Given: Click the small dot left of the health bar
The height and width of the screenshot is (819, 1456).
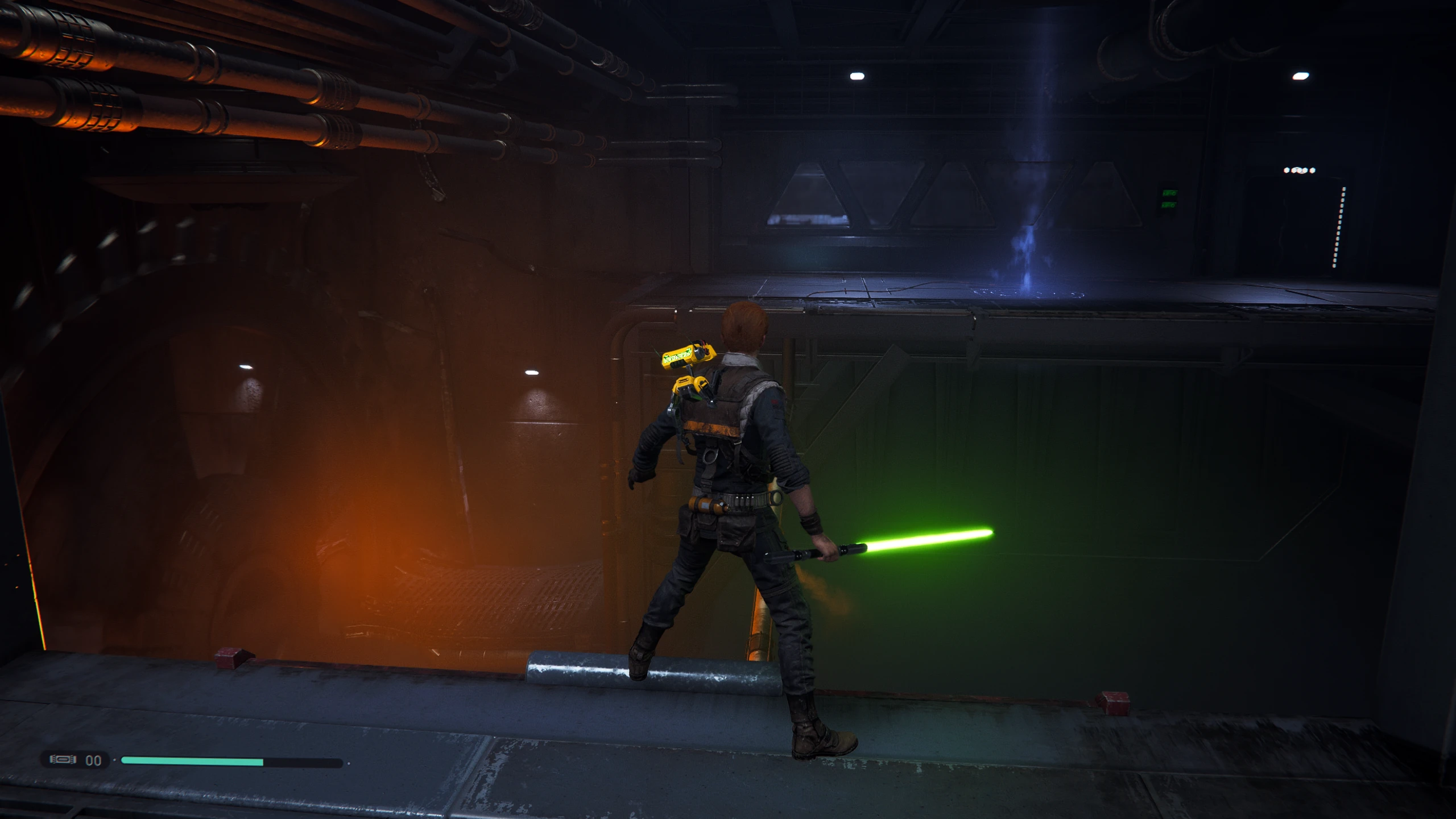Looking at the screenshot, I should pyautogui.click(x=114, y=759).
